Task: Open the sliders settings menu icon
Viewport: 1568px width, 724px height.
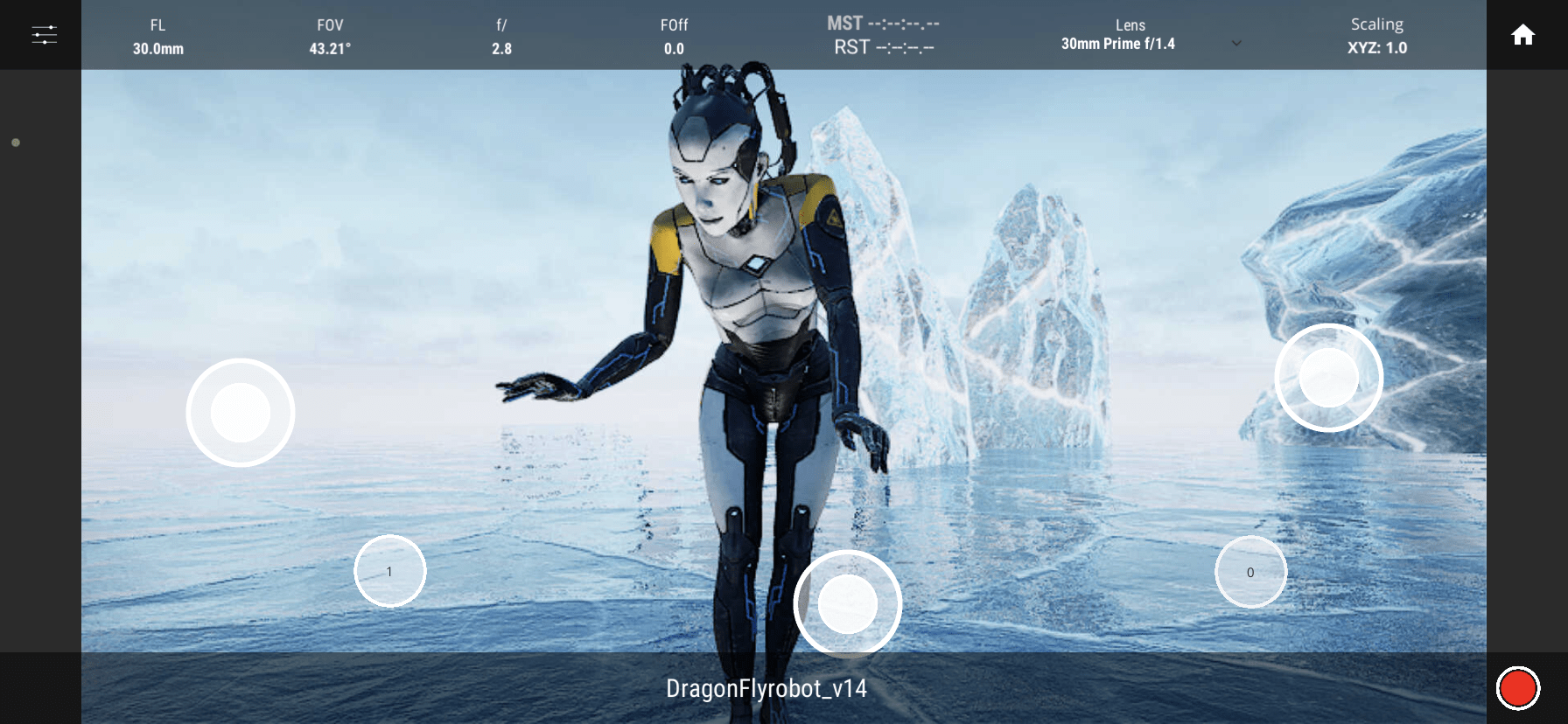Action: 44,35
